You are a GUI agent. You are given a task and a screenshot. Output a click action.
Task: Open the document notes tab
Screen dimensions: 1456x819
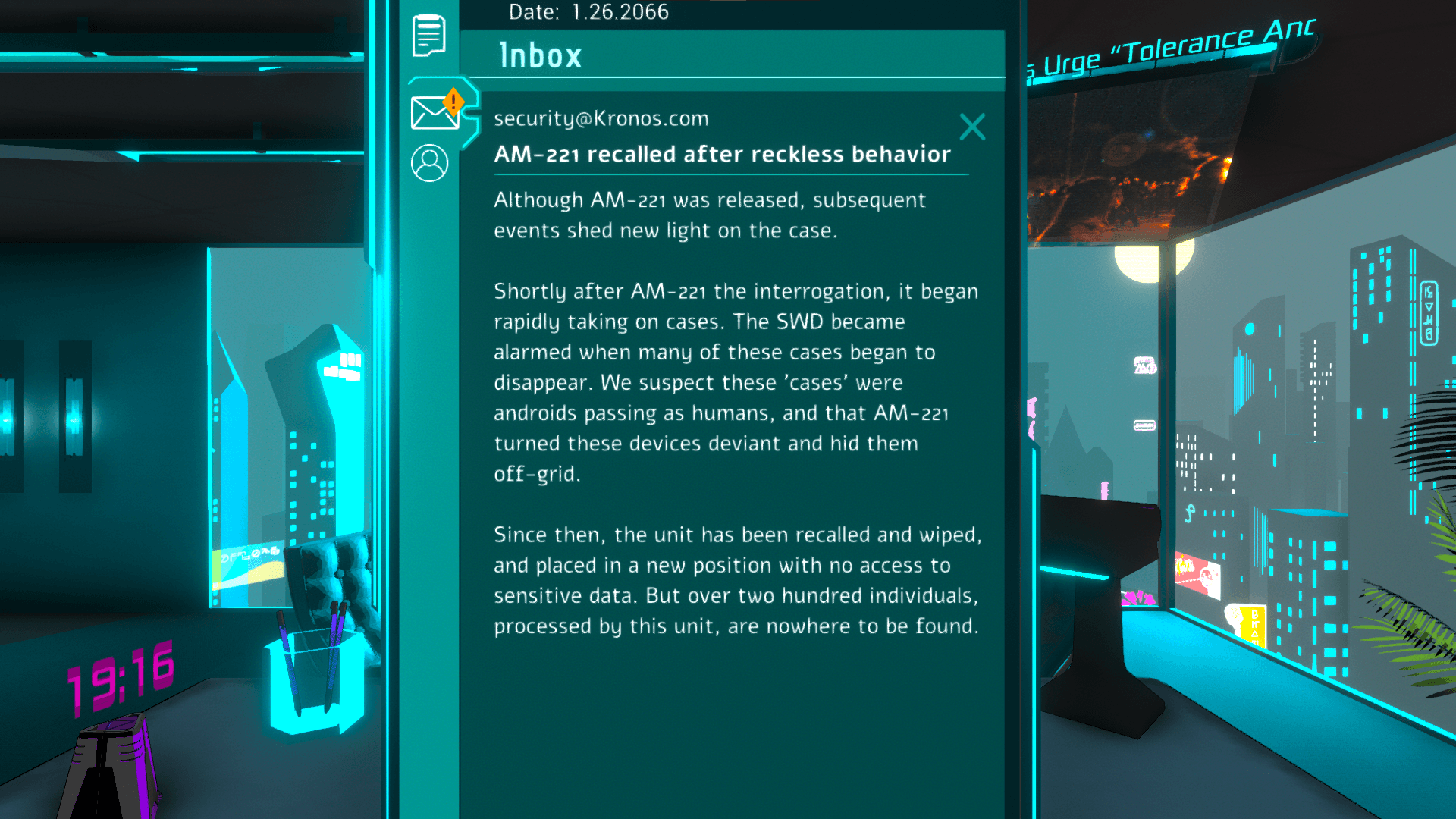[x=428, y=35]
